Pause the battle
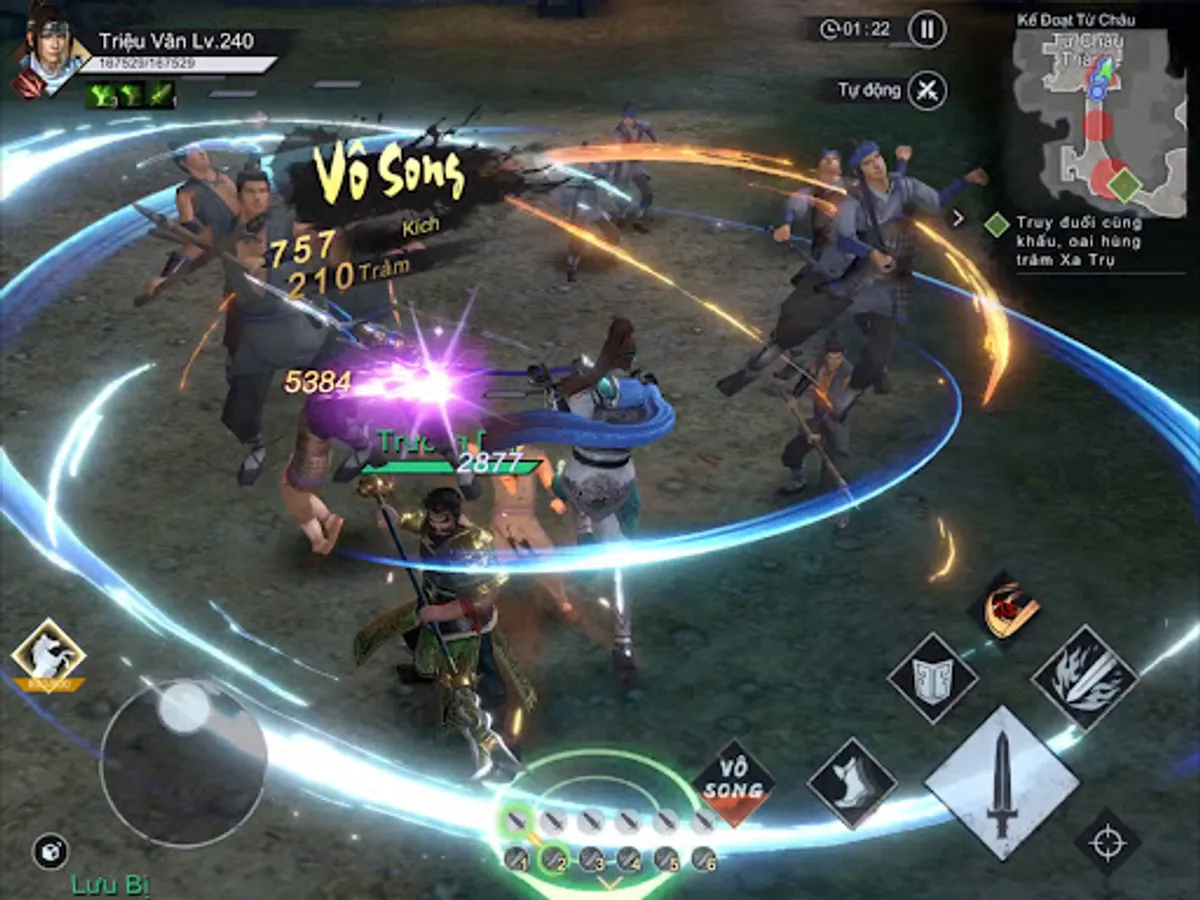Image resolution: width=1200 pixels, height=900 pixels. click(926, 29)
